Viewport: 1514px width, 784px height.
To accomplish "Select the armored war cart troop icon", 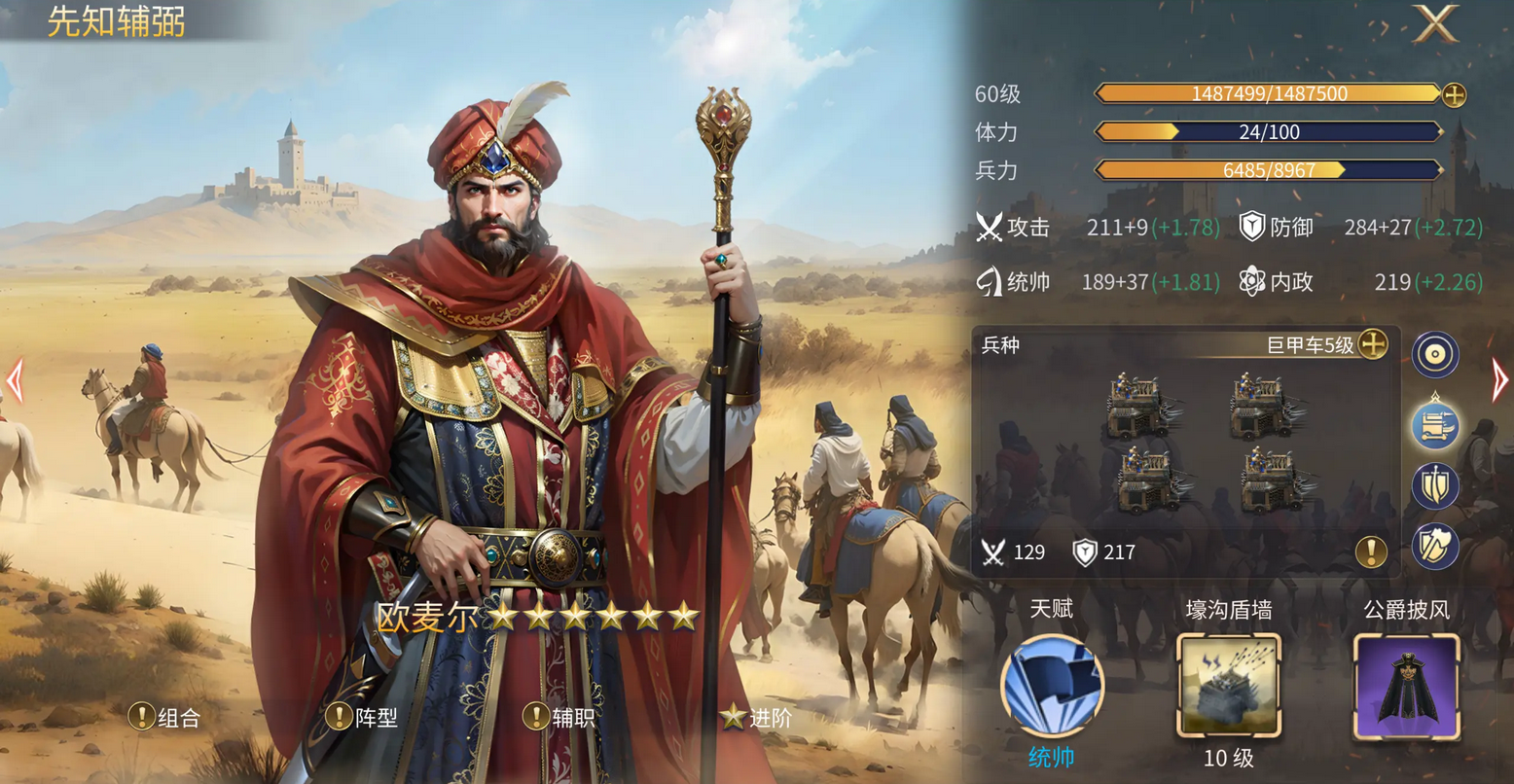I will pos(1435,425).
